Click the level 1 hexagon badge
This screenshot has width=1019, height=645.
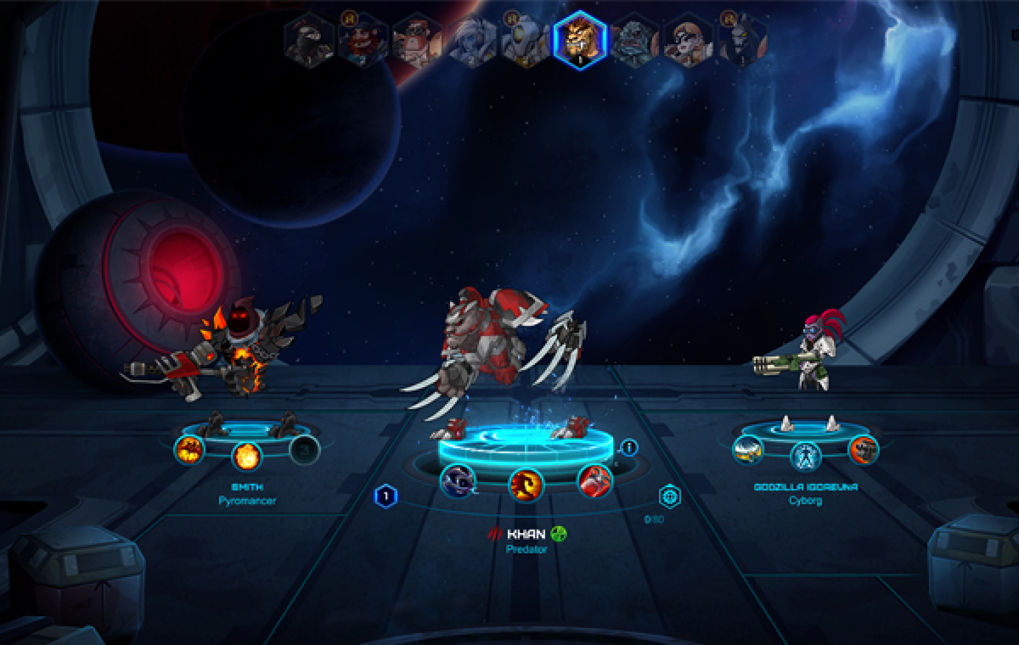click(386, 496)
